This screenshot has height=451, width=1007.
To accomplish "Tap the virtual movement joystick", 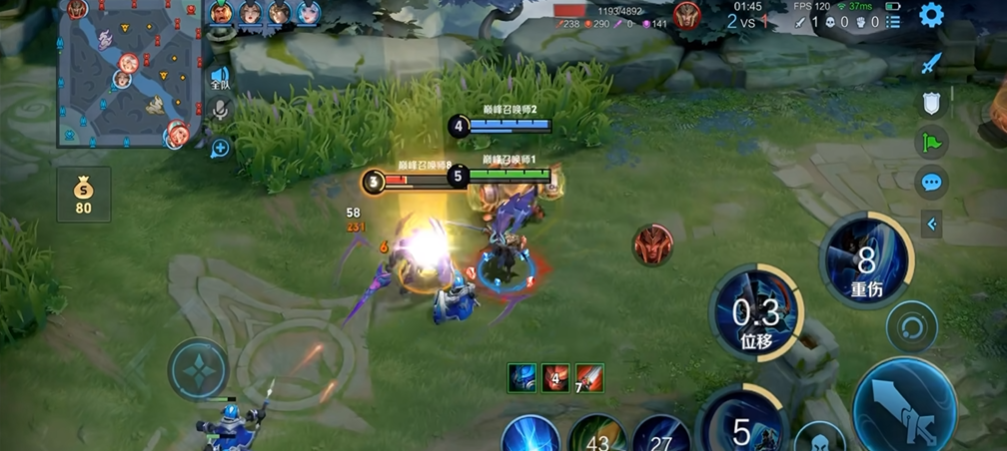I will click(199, 368).
